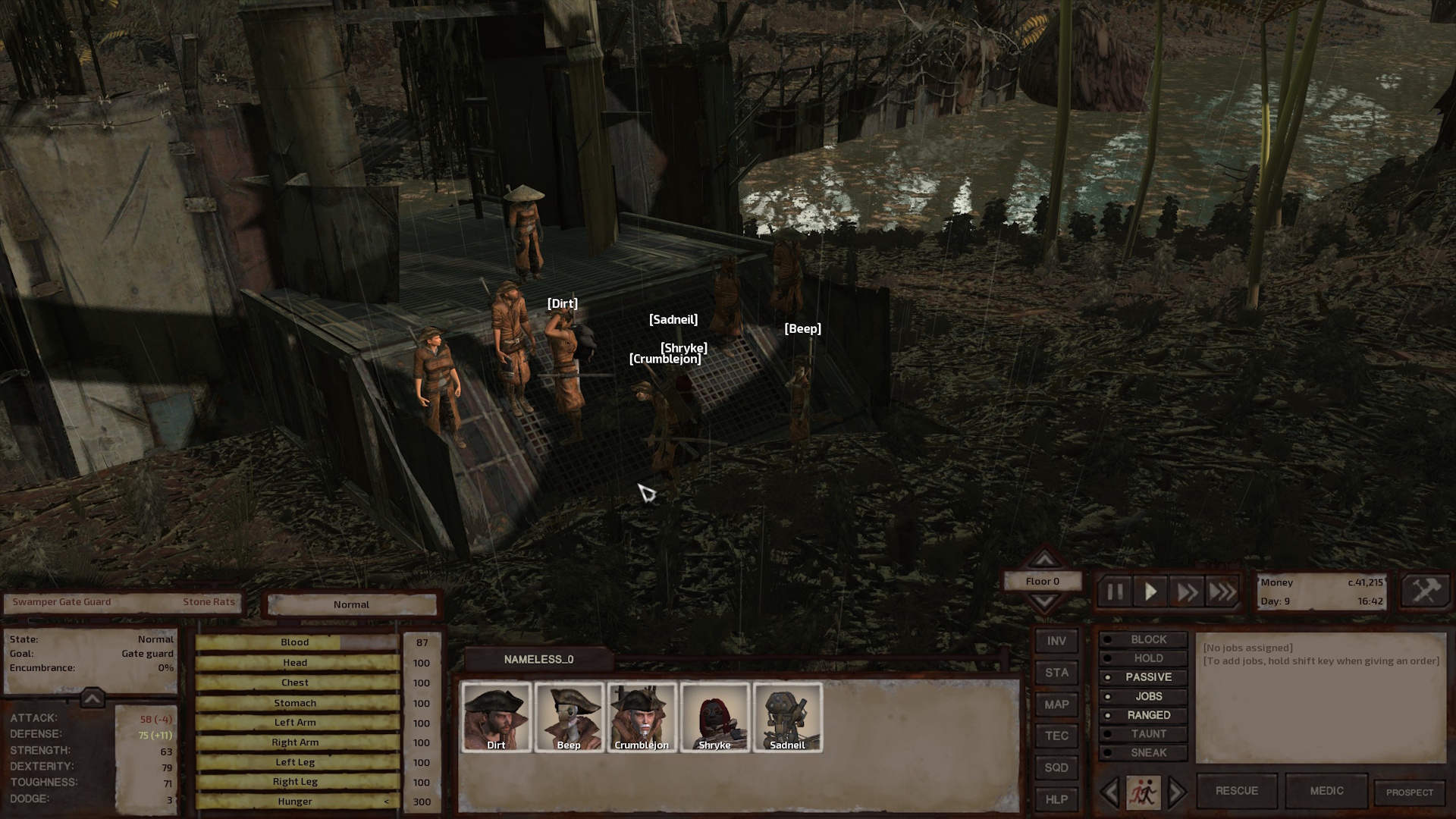Select Sadneil's portrait
This screenshot has height=819, width=1456.
click(787, 717)
